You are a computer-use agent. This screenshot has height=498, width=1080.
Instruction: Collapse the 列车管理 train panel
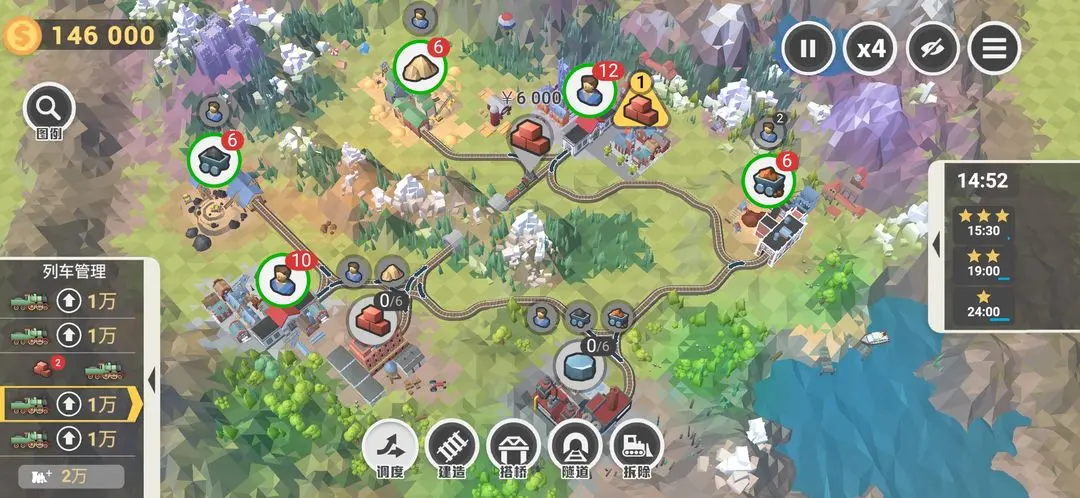151,380
